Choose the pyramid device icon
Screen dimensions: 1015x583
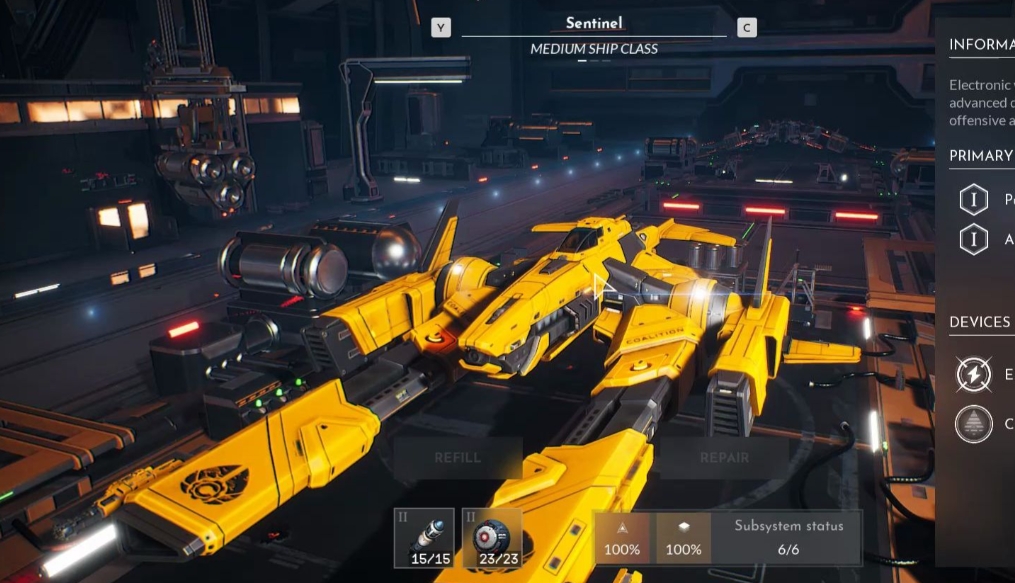[973, 424]
